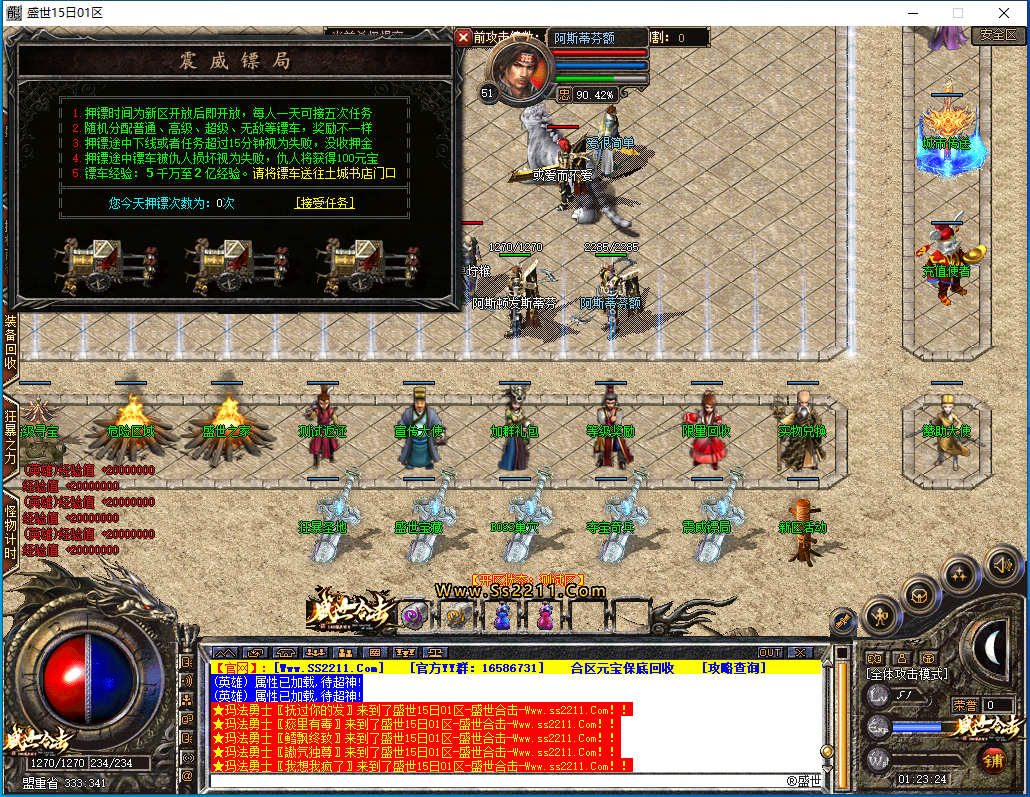The image size is (1030, 797).
Task: Minimize the game window
Action: 912,13
